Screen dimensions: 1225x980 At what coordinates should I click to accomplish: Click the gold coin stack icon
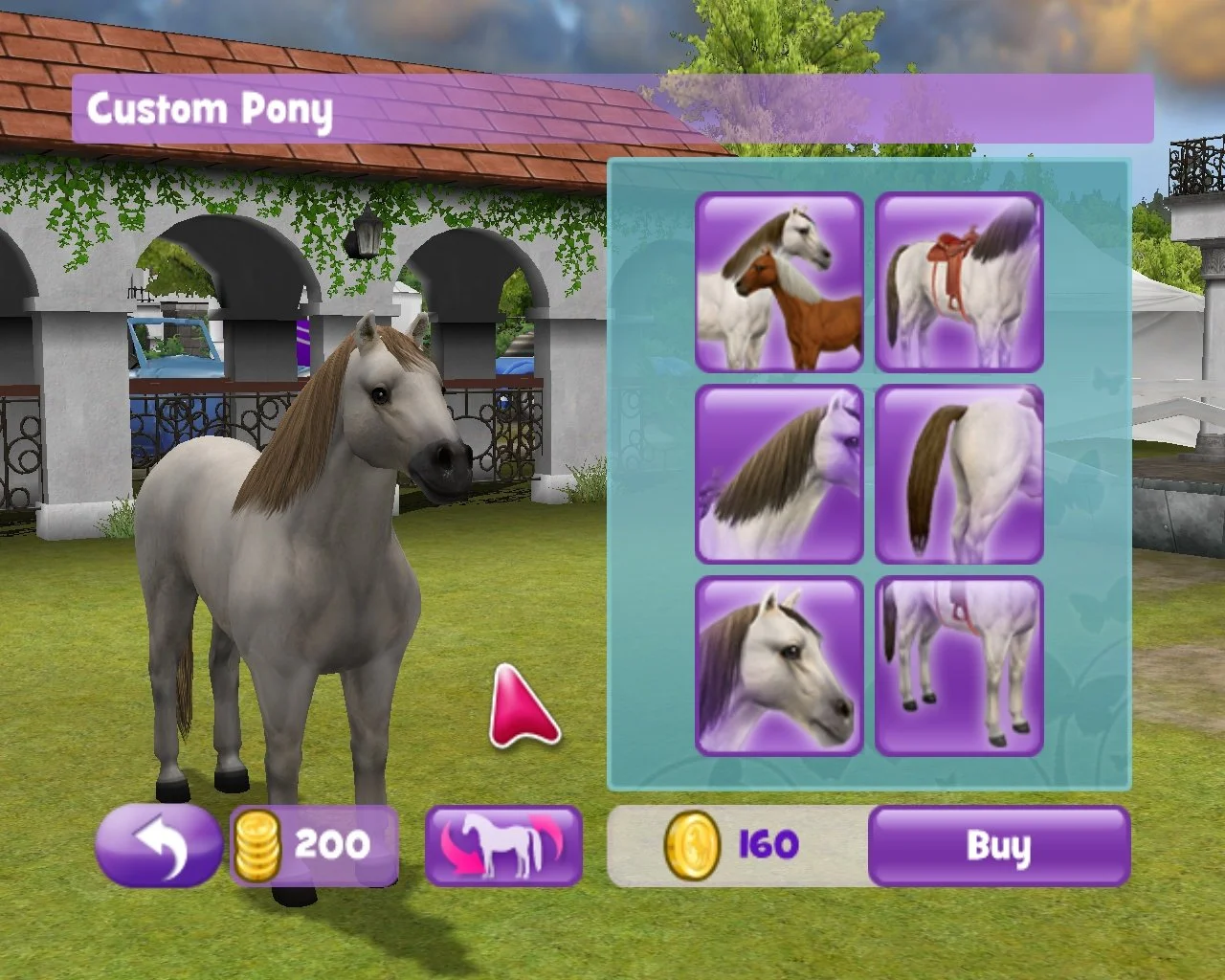(x=259, y=845)
